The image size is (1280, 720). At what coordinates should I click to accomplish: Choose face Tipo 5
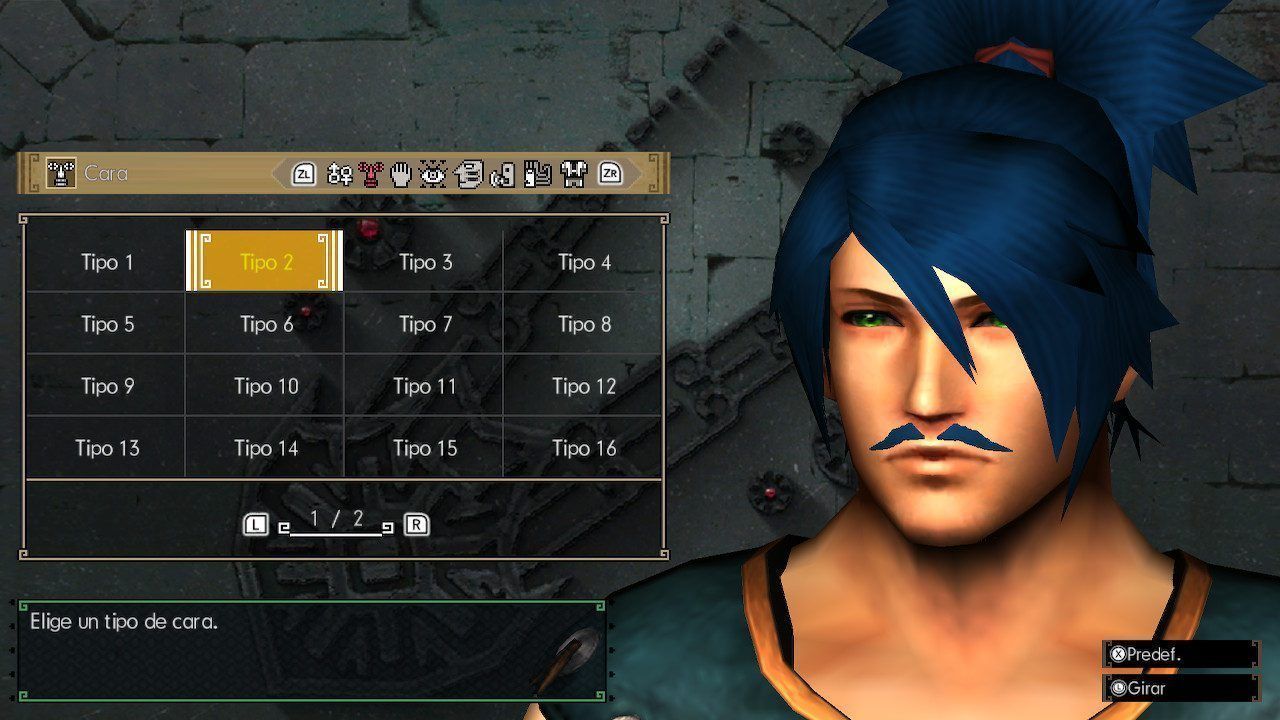(106, 324)
